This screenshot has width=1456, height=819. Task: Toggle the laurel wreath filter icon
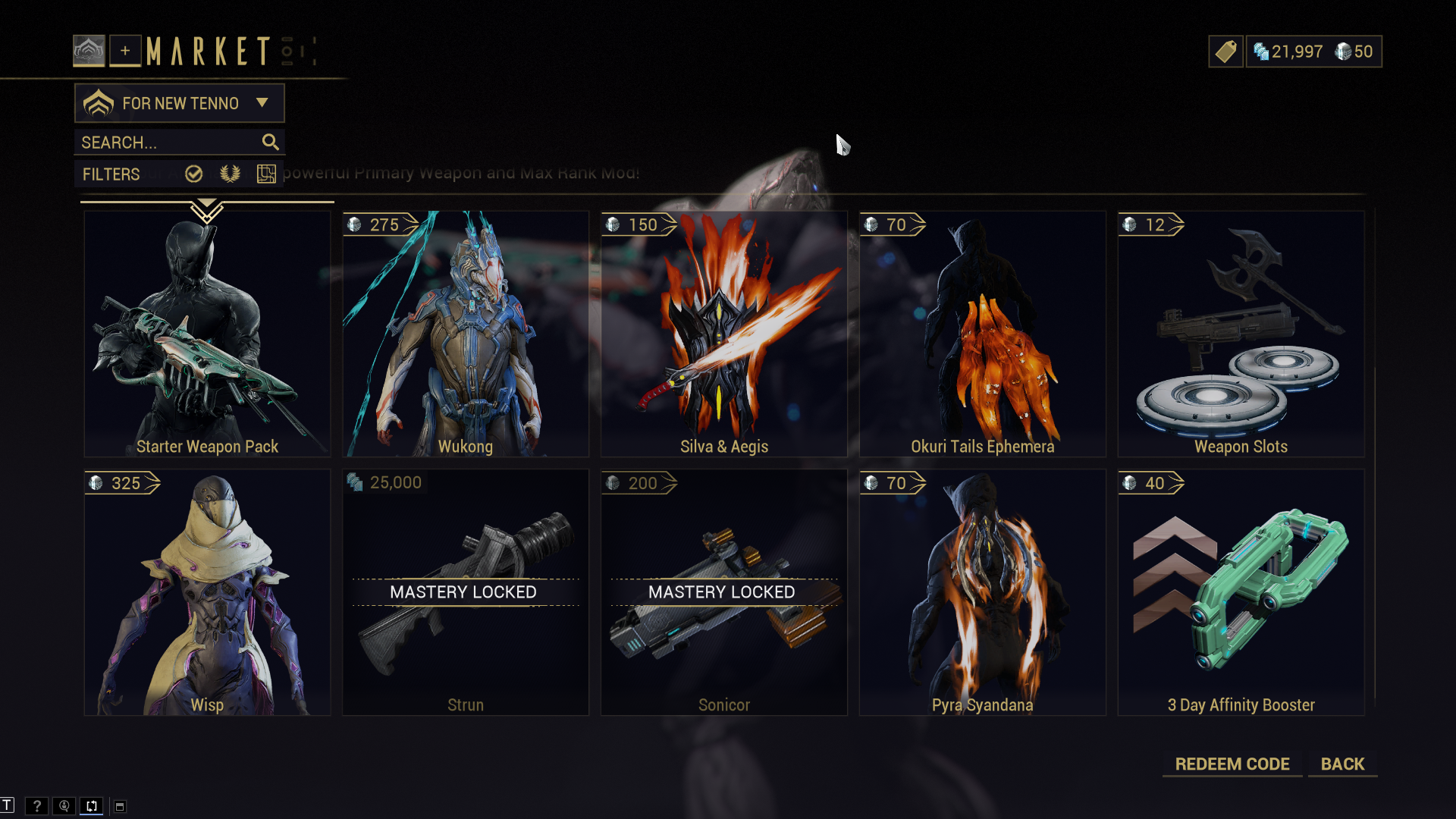coord(230,174)
